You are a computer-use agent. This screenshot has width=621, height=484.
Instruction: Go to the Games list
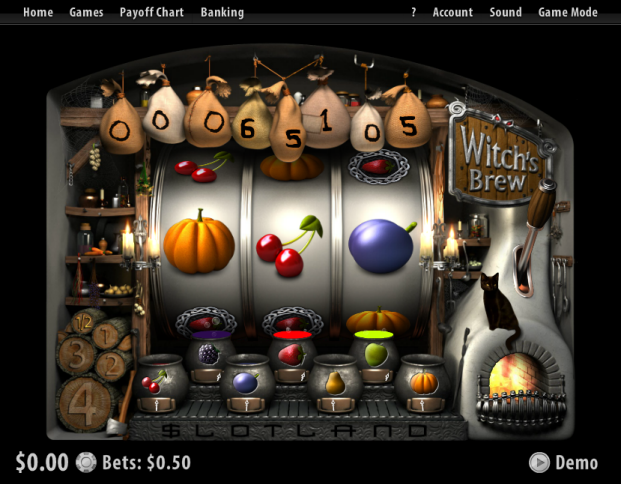[x=86, y=12]
